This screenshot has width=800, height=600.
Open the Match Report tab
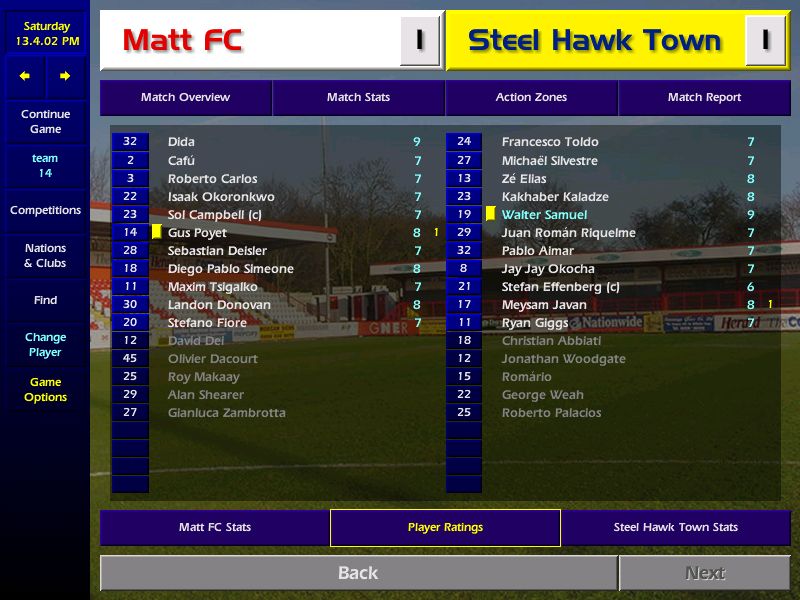tap(704, 97)
